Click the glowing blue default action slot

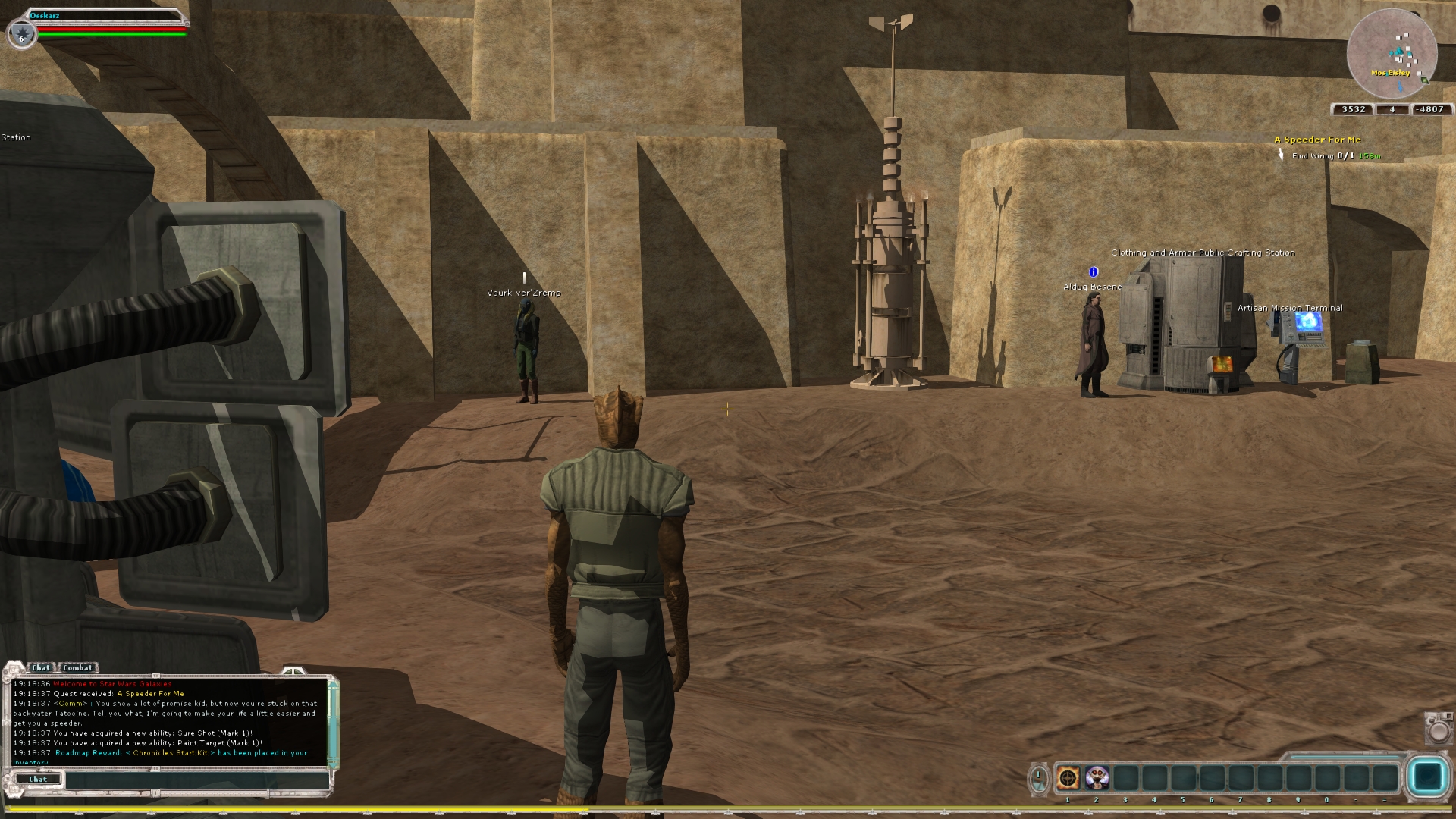point(1426,777)
